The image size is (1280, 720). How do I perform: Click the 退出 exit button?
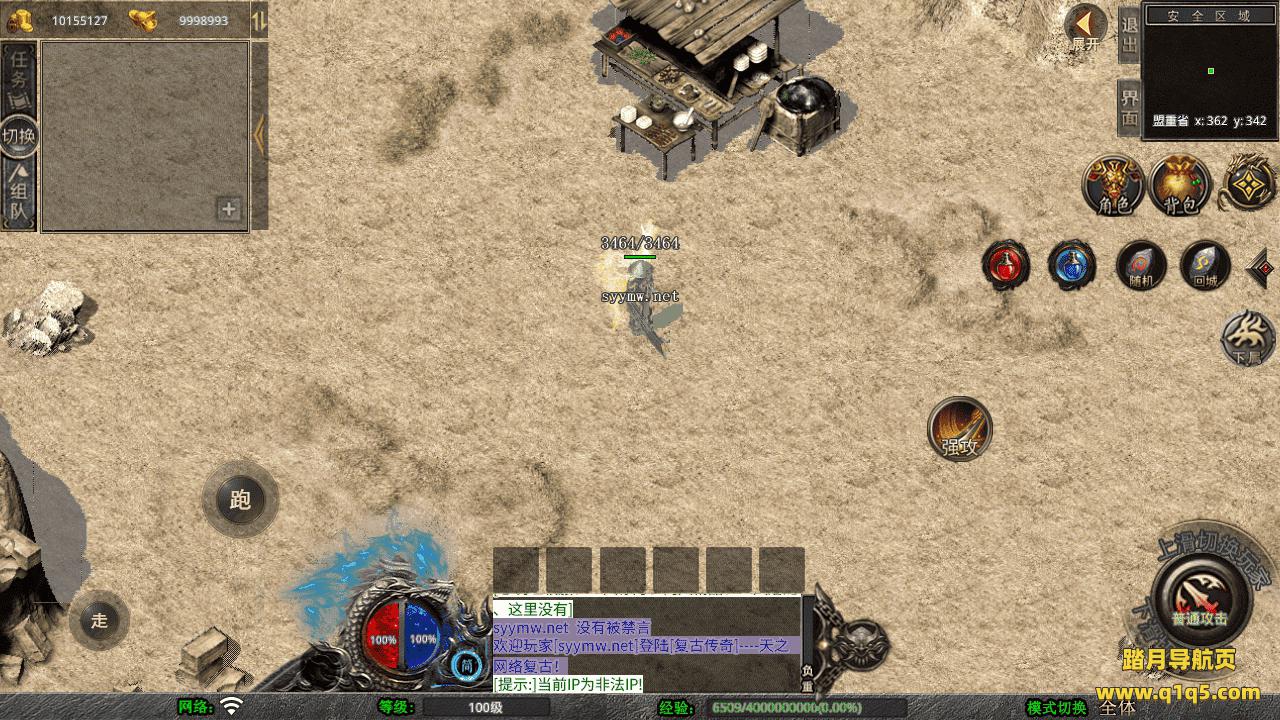coord(1129,35)
